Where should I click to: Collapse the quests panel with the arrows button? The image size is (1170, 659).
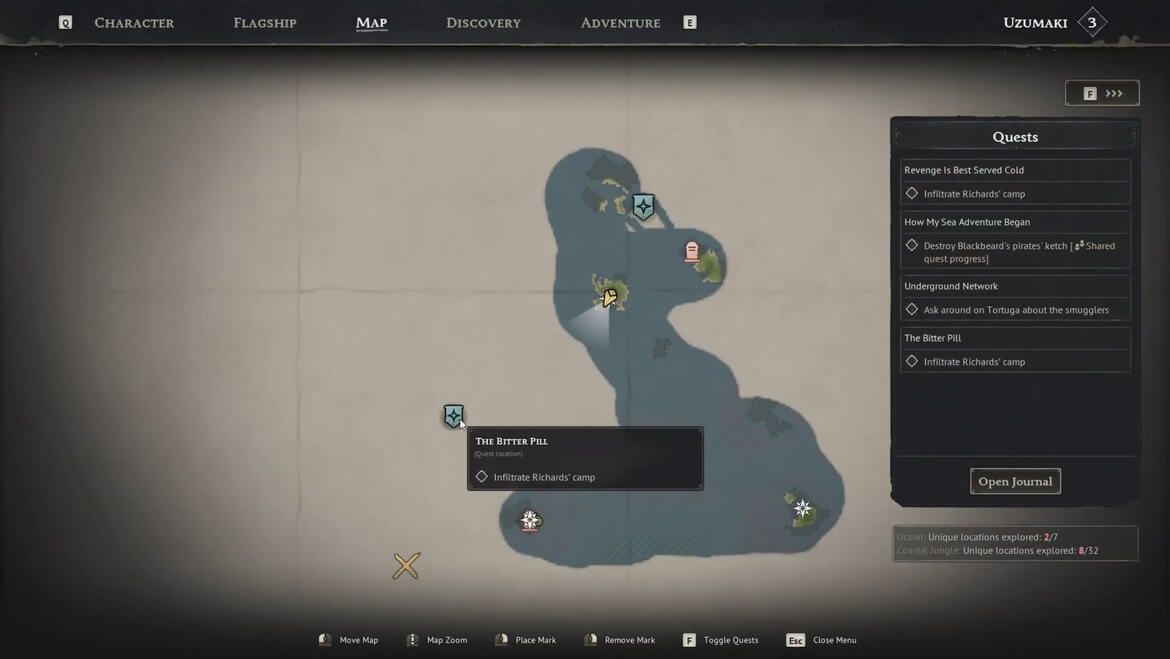(1102, 93)
